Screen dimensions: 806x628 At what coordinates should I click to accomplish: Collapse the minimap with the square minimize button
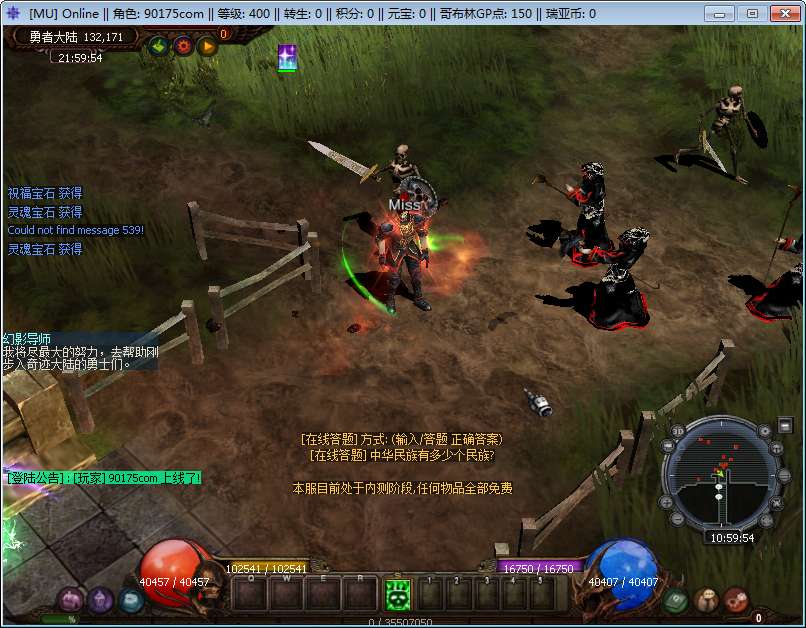coord(785,426)
